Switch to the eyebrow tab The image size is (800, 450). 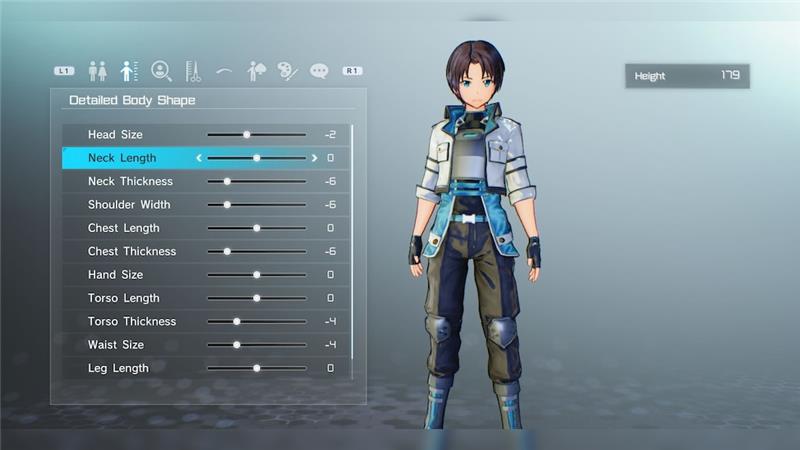tap(224, 71)
